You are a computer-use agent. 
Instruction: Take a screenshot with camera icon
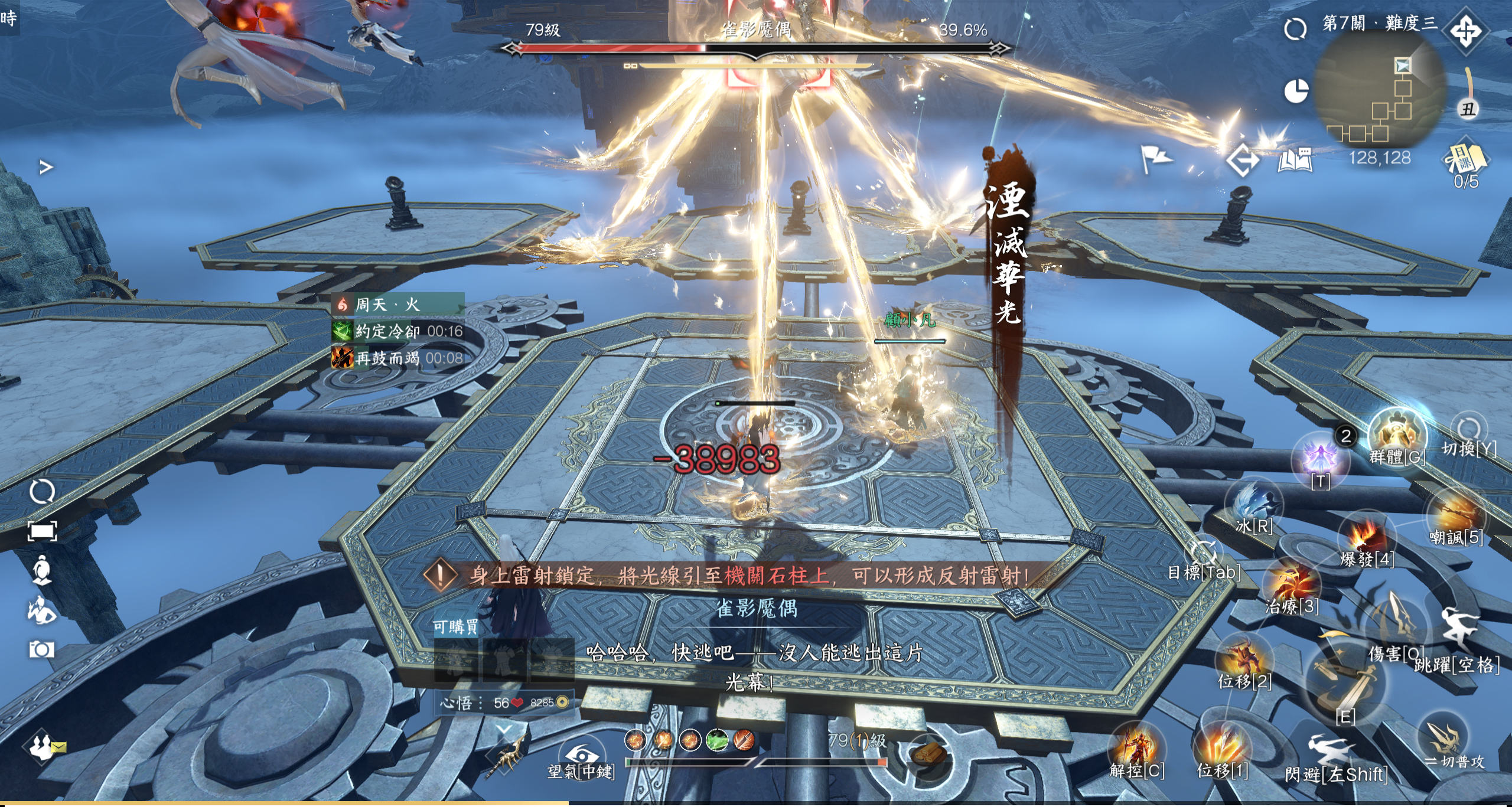41,649
